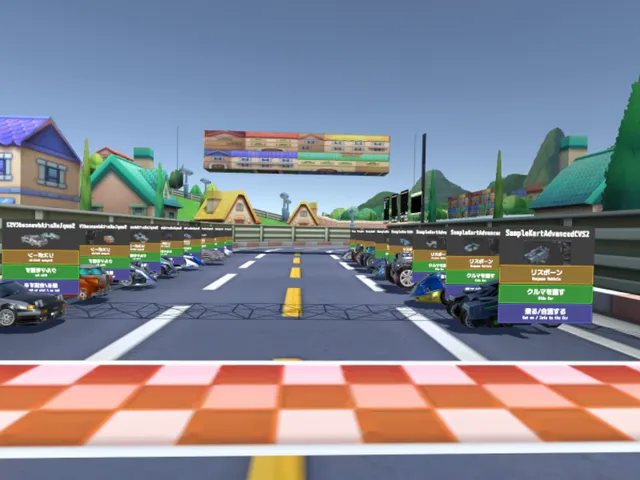This screenshot has width=640, height=480.
Task: Choose the purple 乗る/自滅する button on the CVS2 panel
Action: [546, 313]
